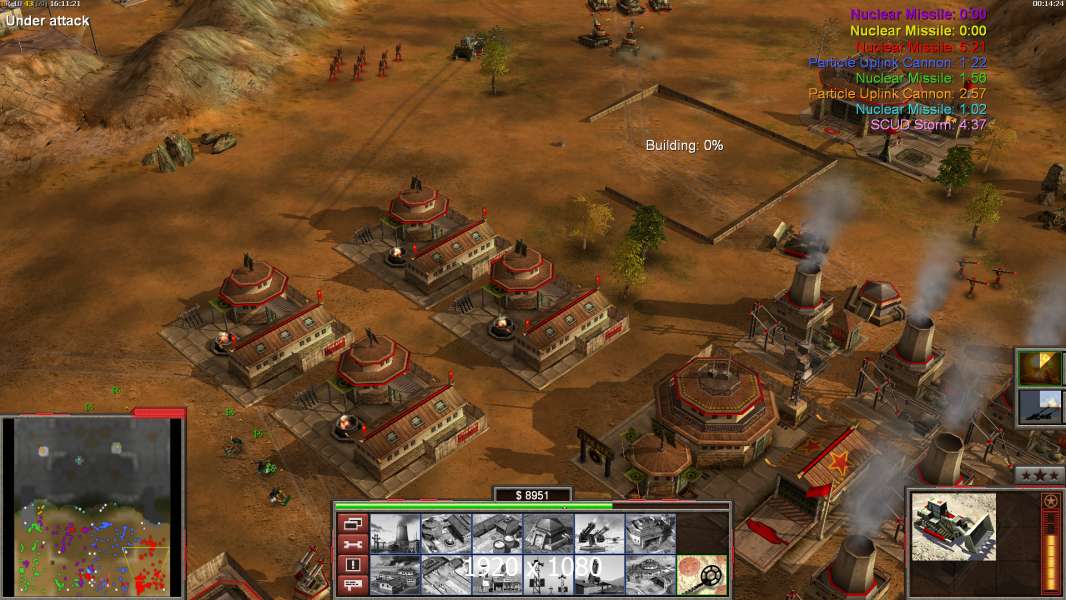Click the selected dozer portrait

954,526
